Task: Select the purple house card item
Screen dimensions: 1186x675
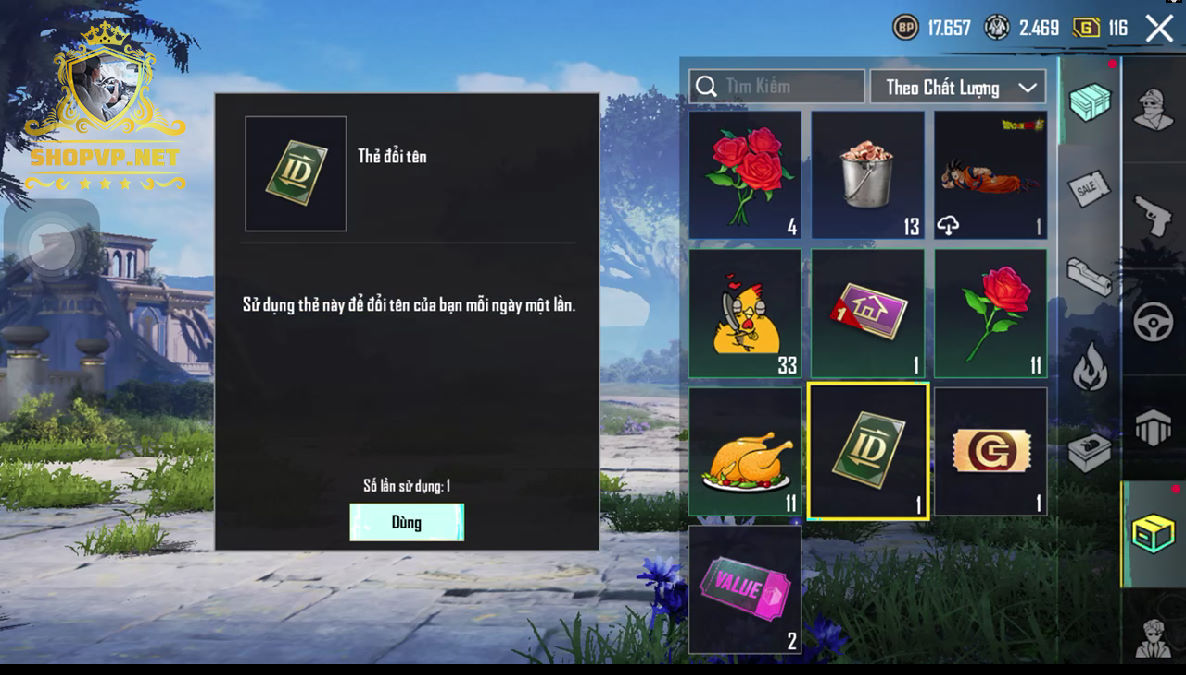Action: point(867,313)
